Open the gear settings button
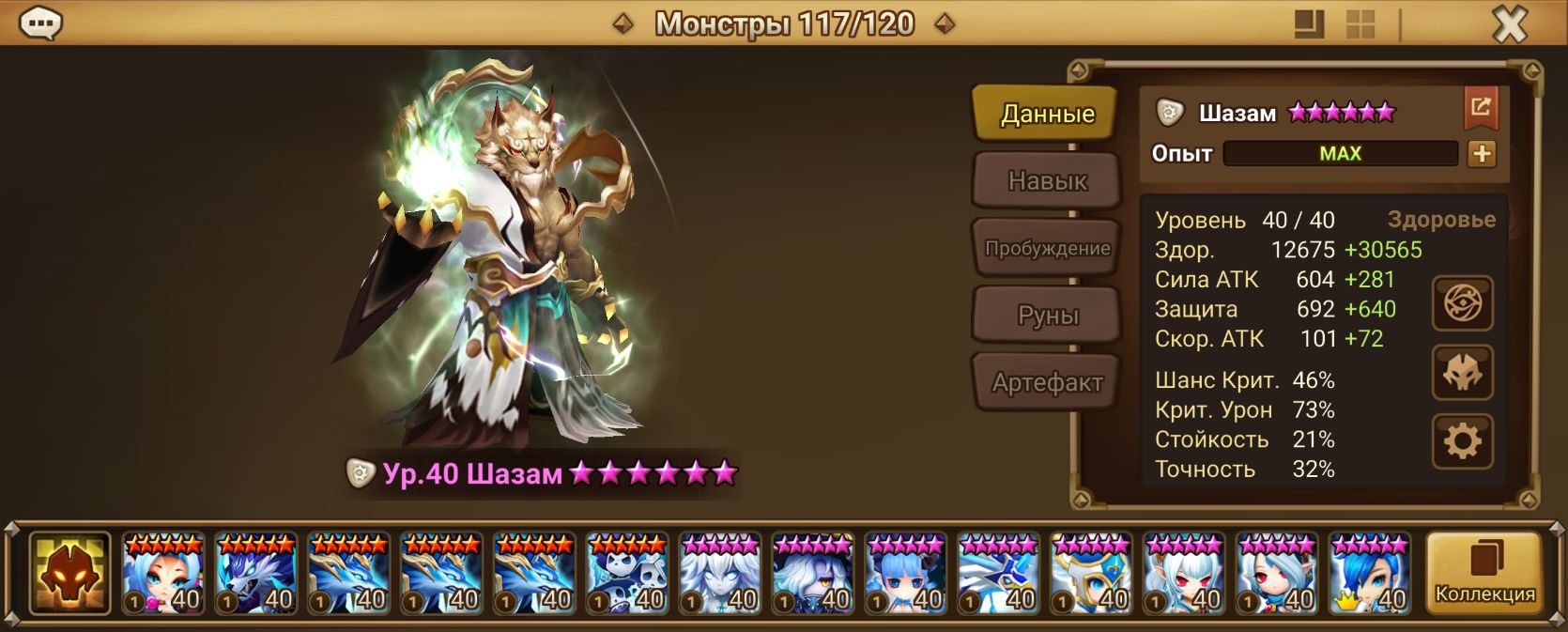Image resolution: width=1568 pixels, height=632 pixels. pyautogui.click(x=1462, y=441)
